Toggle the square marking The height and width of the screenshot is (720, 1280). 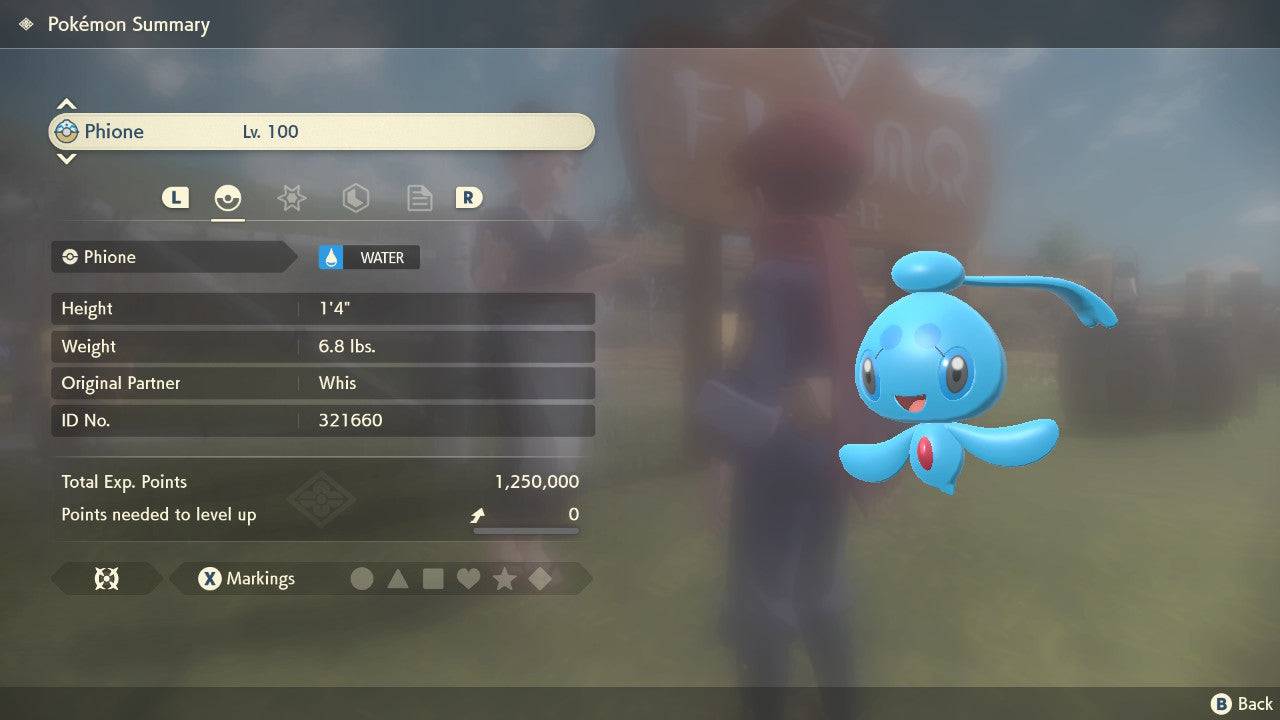(x=433, y=579)
